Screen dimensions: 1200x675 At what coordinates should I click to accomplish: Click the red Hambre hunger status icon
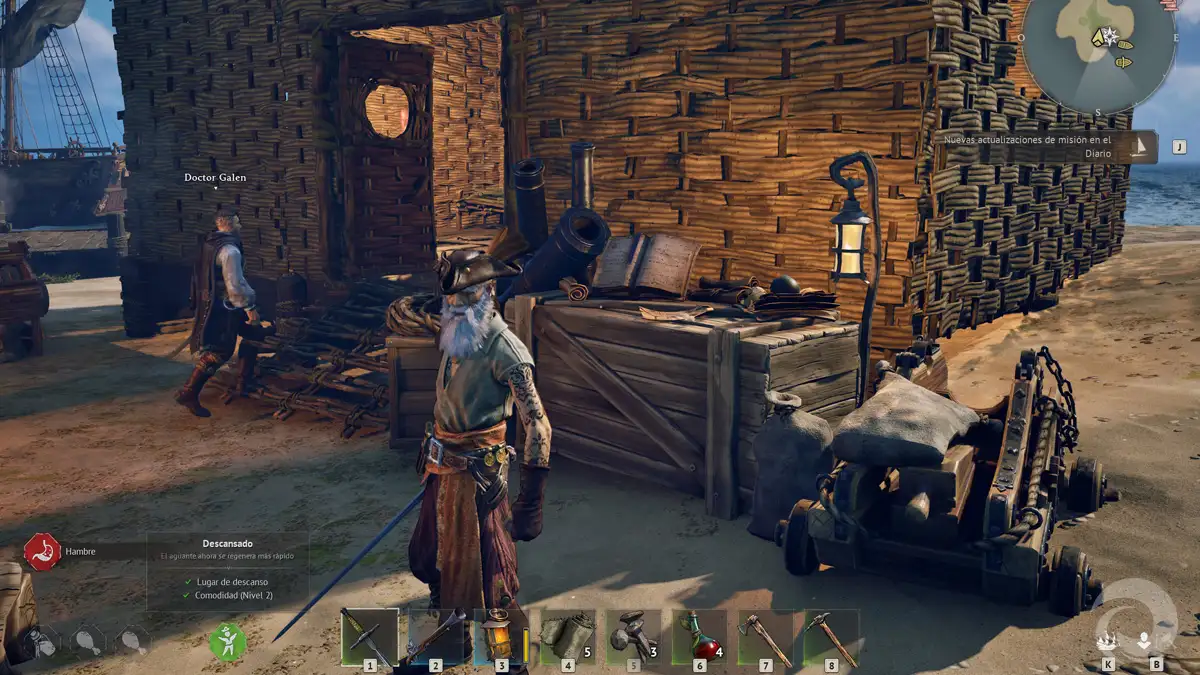pyautogui.click(x=42, y=551)
